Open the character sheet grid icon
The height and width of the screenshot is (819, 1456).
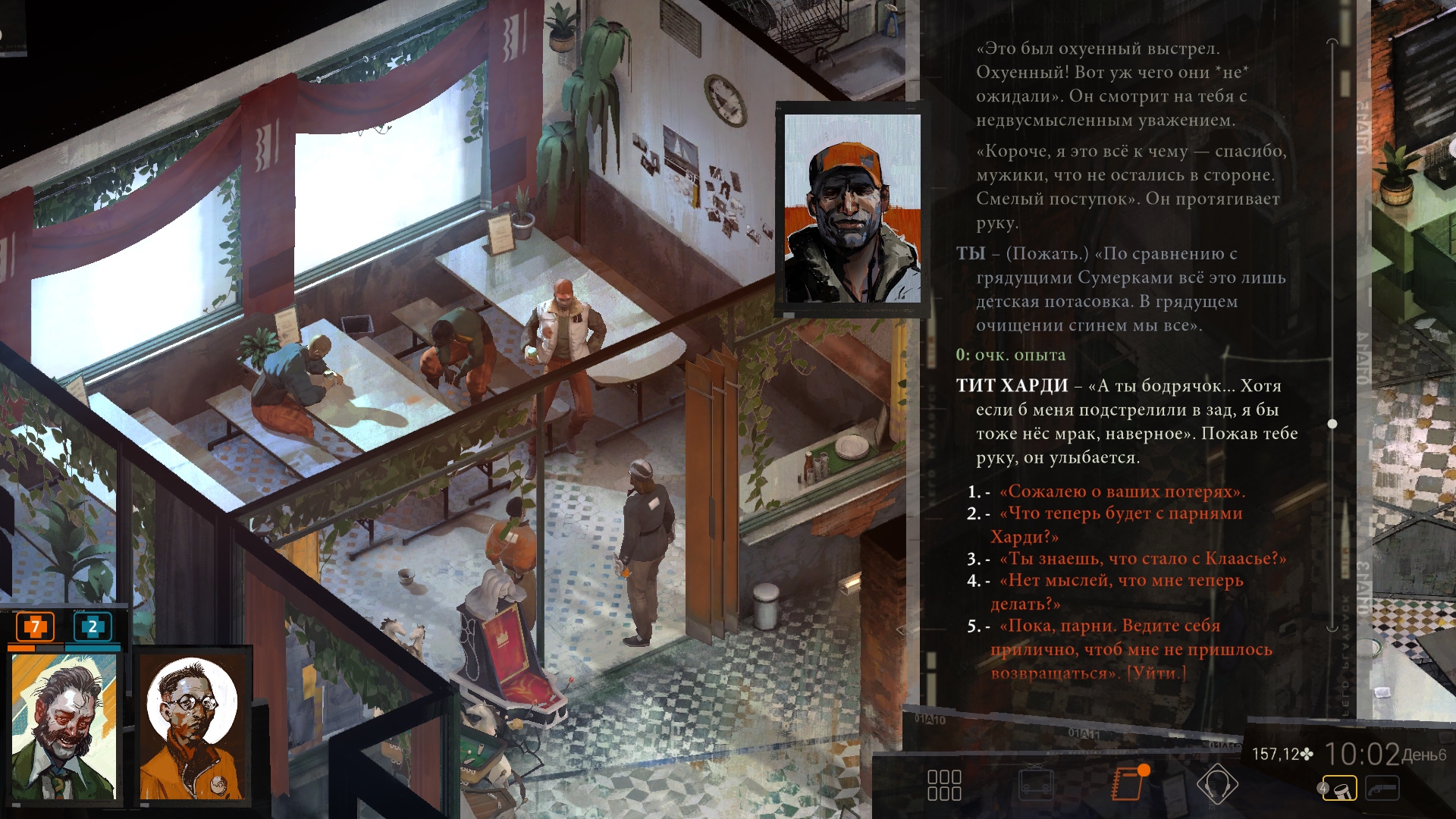[x=944, y=785]
